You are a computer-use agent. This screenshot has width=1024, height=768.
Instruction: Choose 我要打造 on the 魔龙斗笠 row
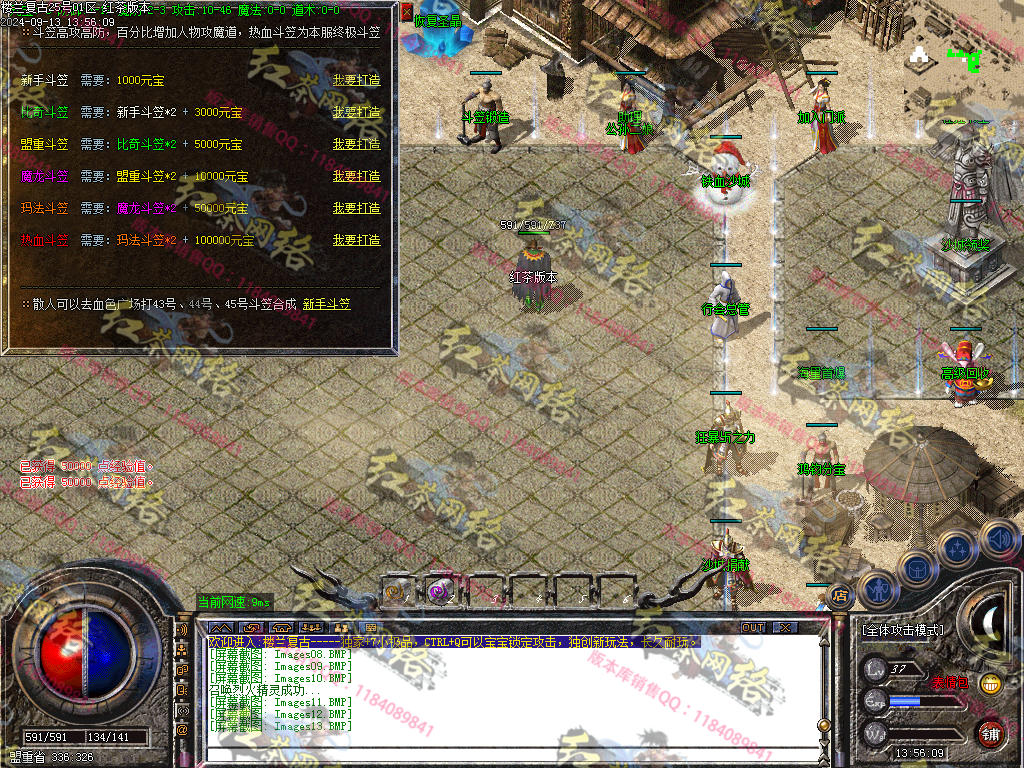pyautogui.click(x=356, y=176)
